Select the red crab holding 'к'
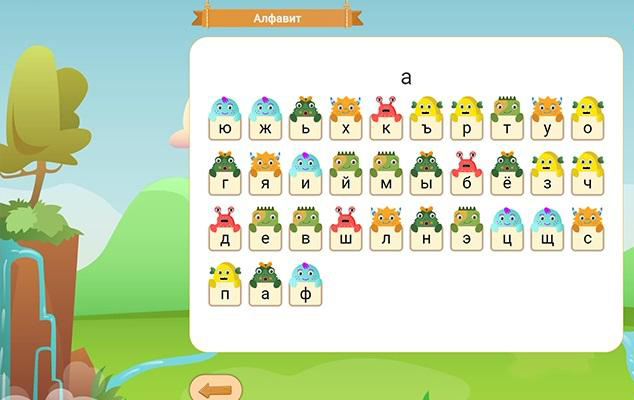 coord(386,120)
